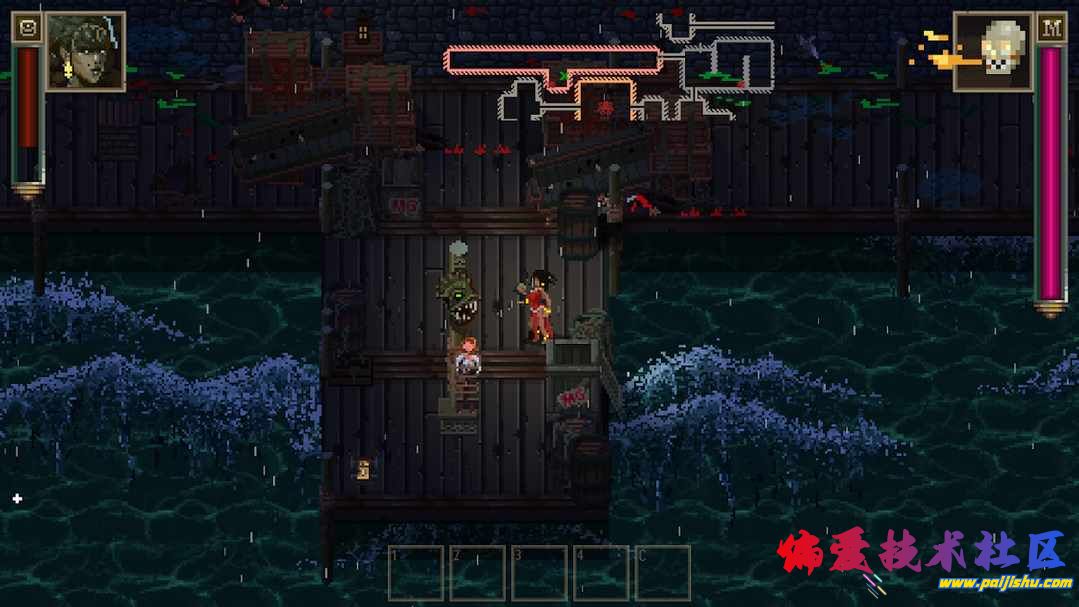Click the smiley face icon above the red bar

(27, 28)
